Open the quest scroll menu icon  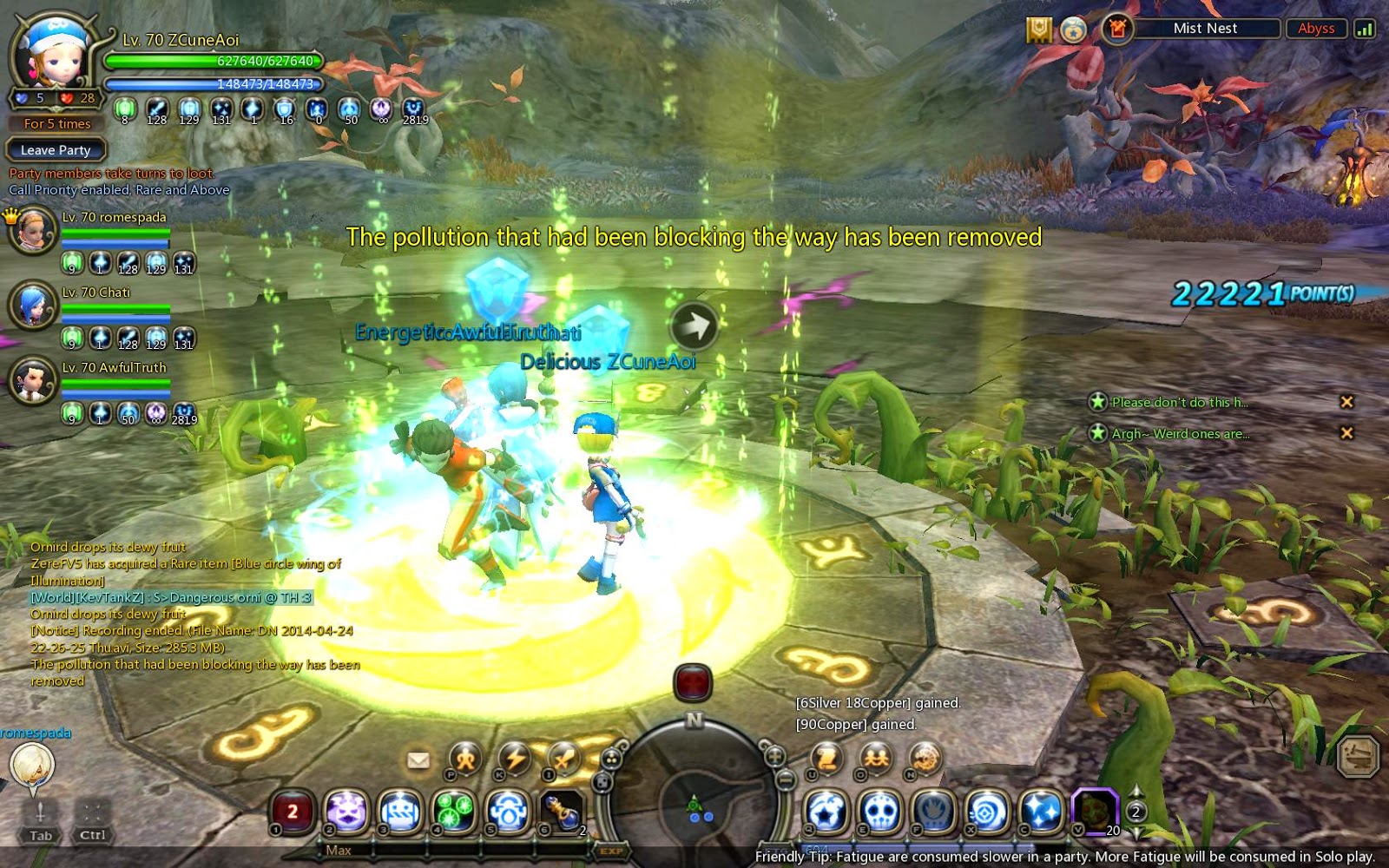(x=826, y=758)
